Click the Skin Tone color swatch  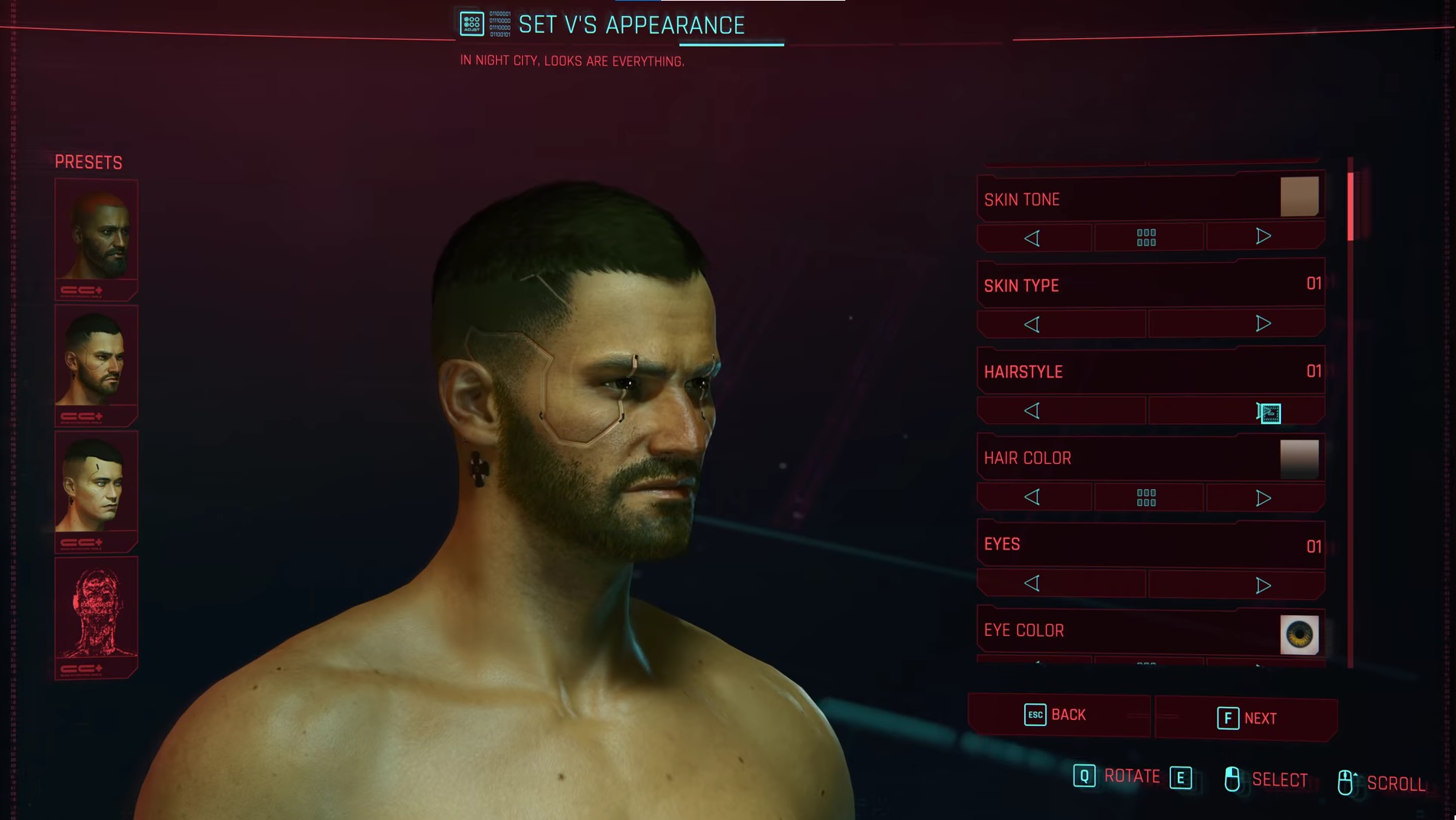pyautogui.click(x=1299, y=196)
